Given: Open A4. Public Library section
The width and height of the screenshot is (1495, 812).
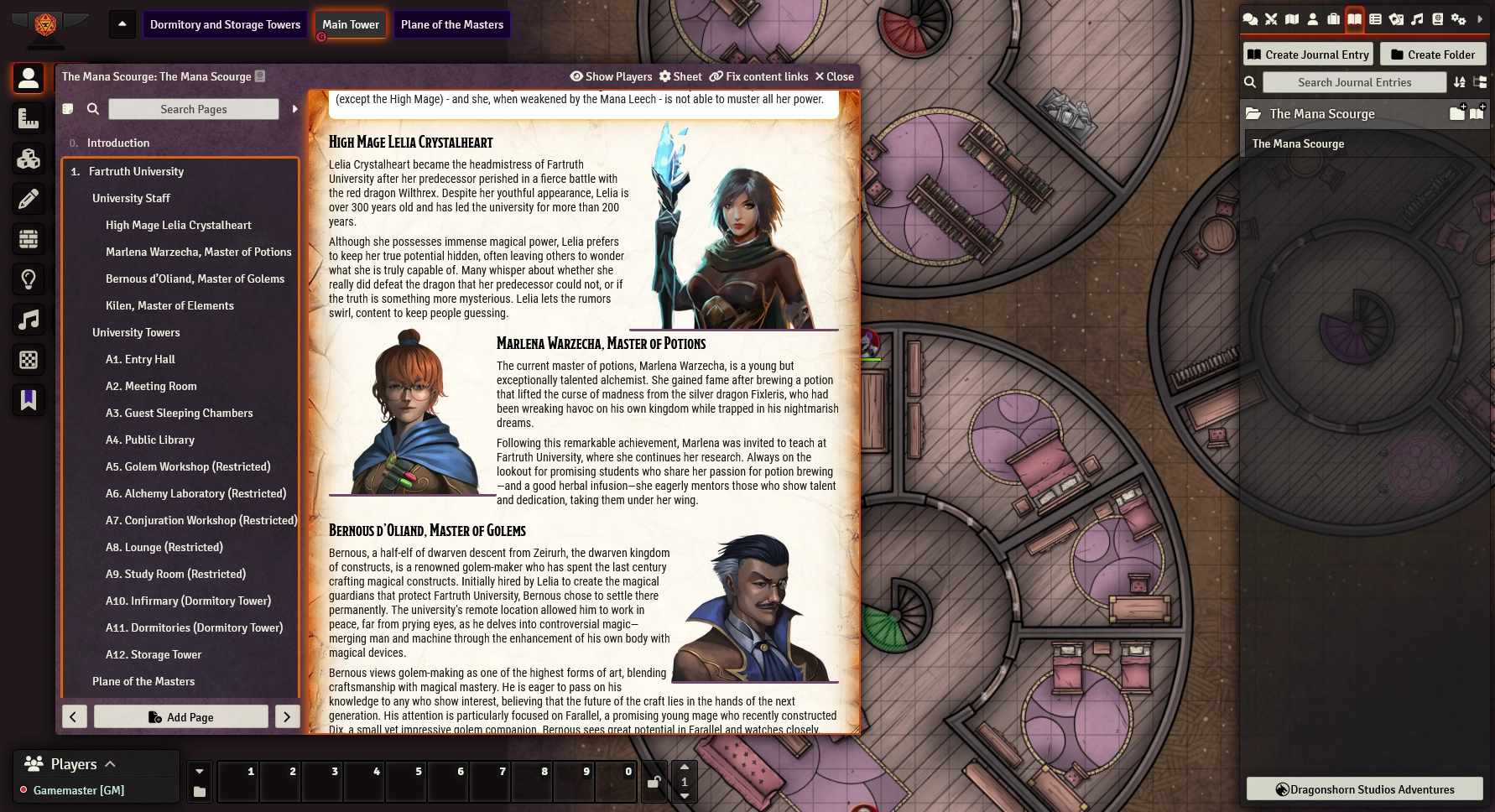Looking at the screenshot, I should [x=150, y=440].
